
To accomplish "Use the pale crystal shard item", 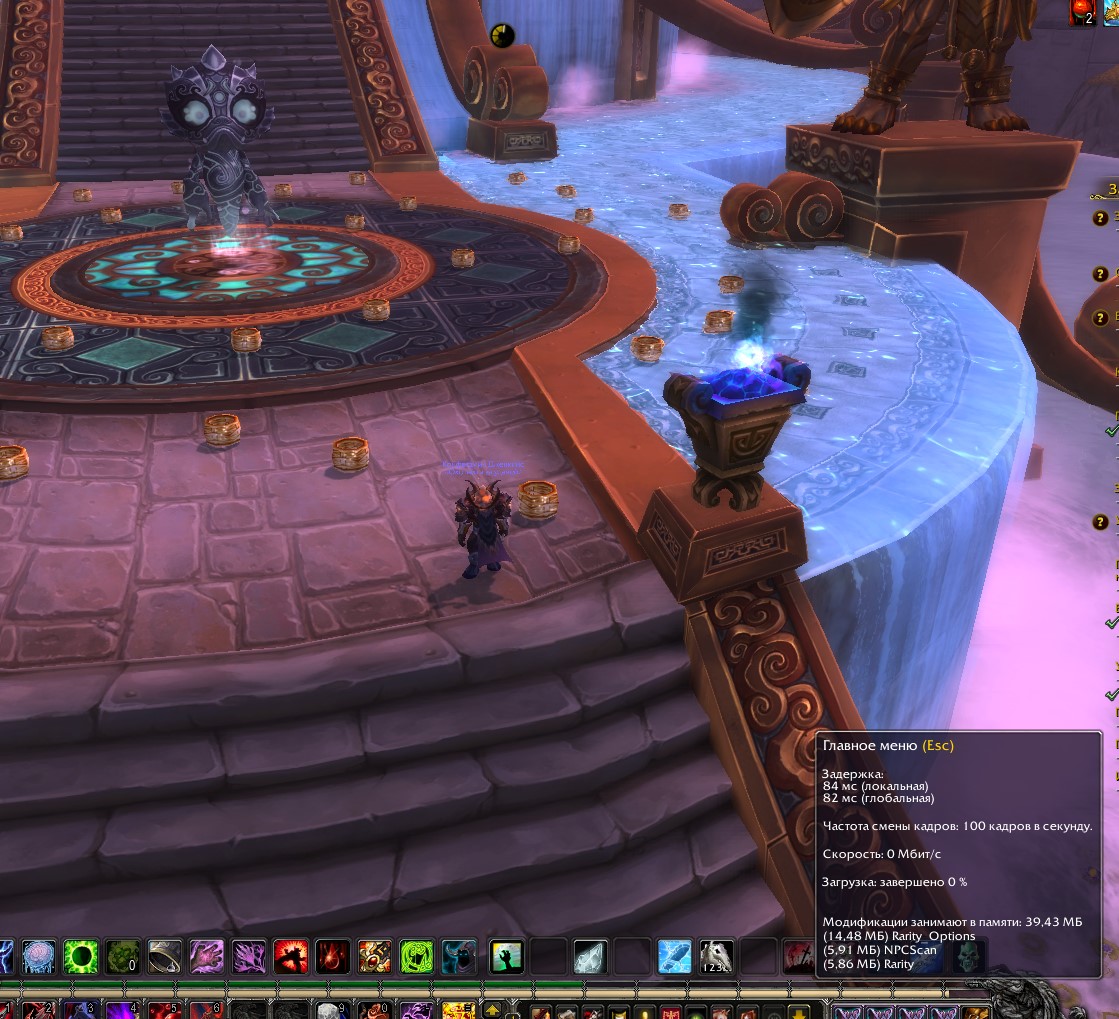I will (x=590, y=957).
